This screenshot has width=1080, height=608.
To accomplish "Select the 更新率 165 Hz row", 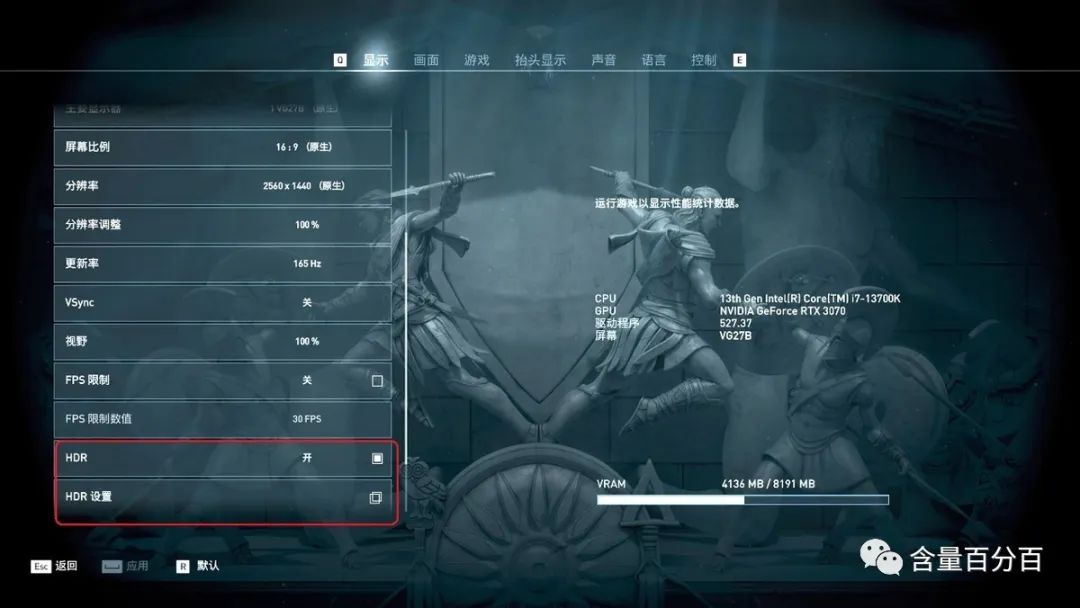I will point(222,264).
